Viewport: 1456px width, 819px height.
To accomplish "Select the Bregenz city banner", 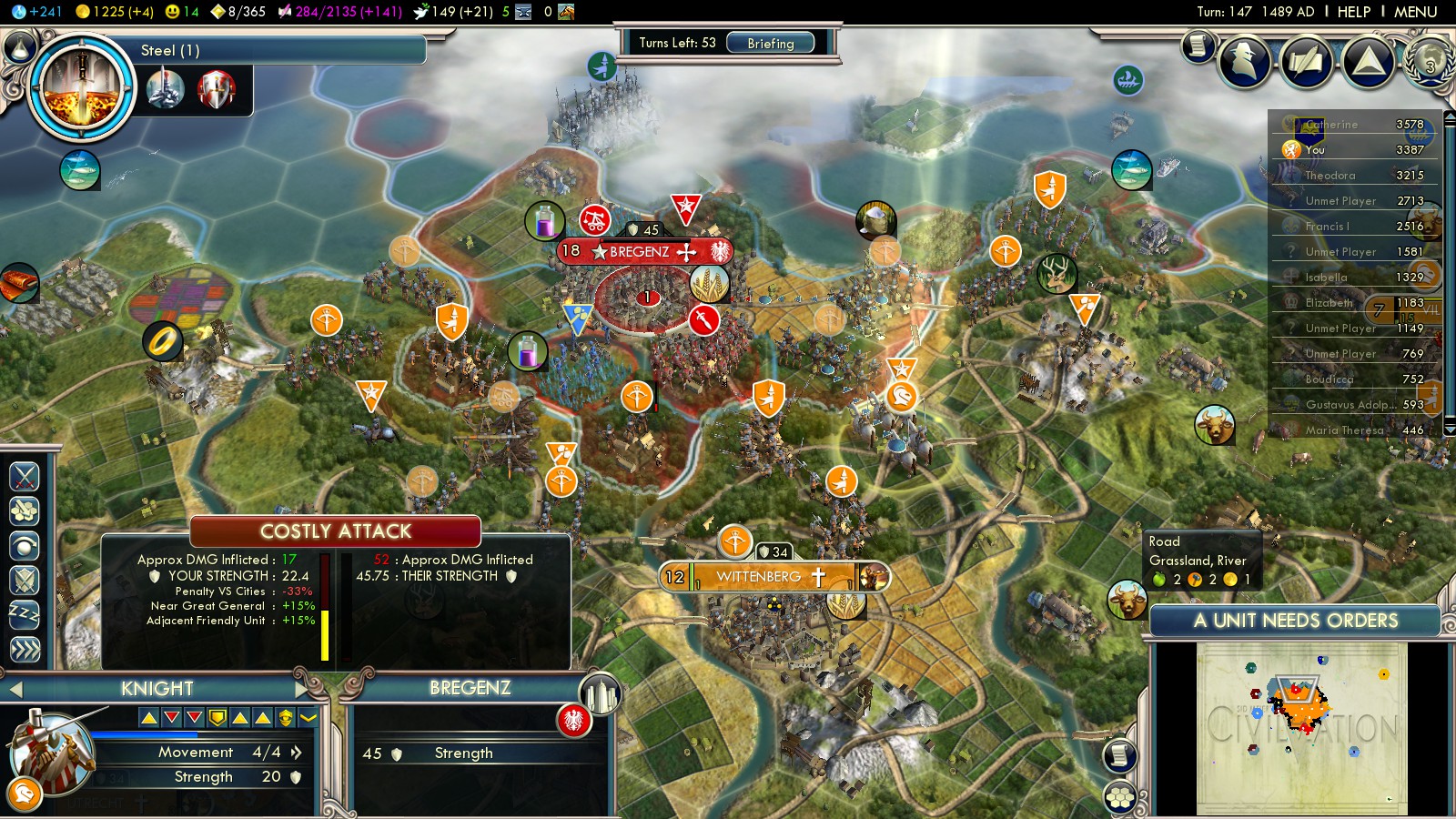I will point(641,251).
